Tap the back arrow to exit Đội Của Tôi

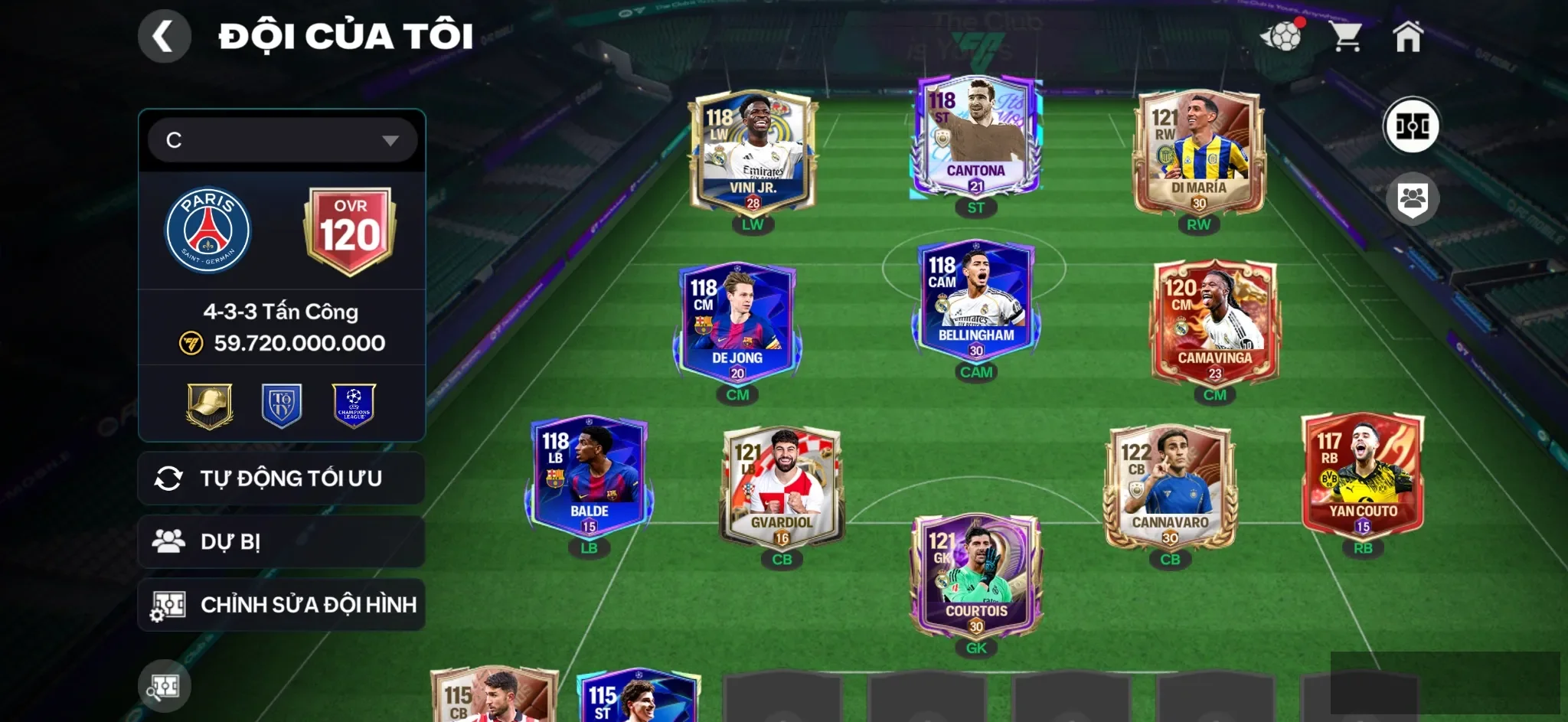coord(164,35)
